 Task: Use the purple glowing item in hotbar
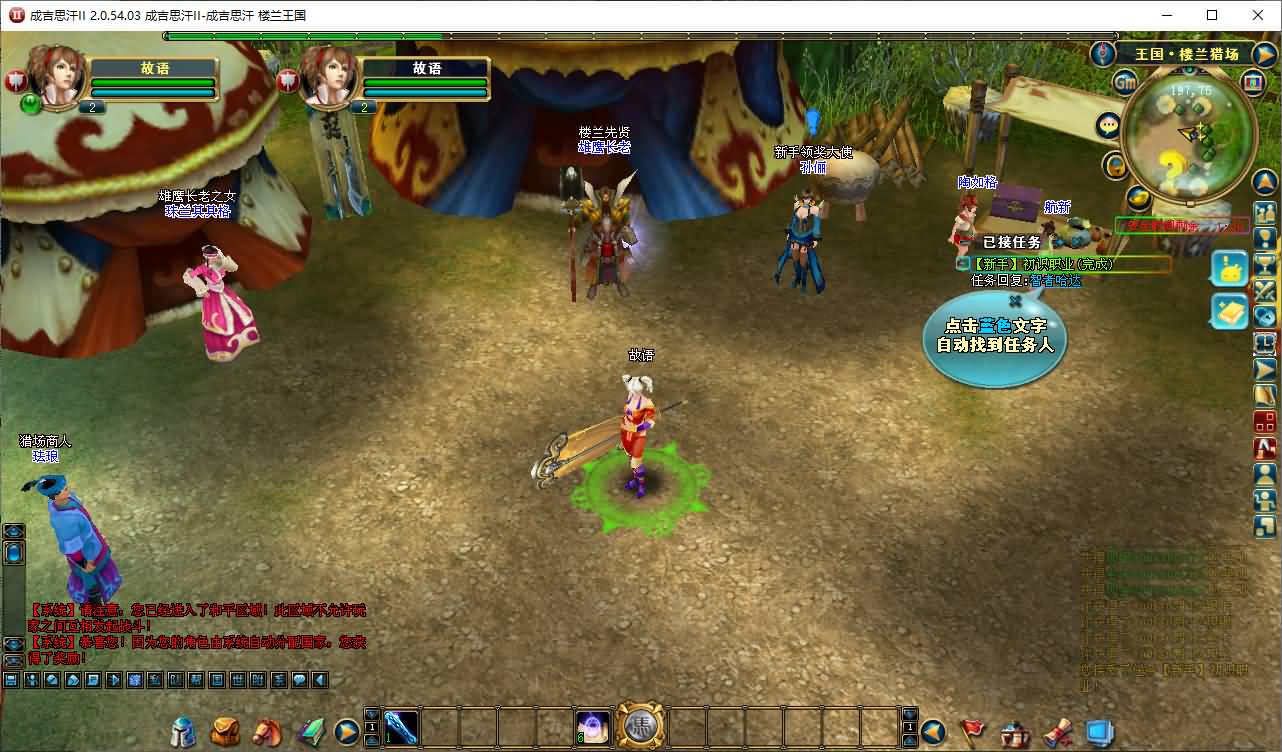pos(592,727)
